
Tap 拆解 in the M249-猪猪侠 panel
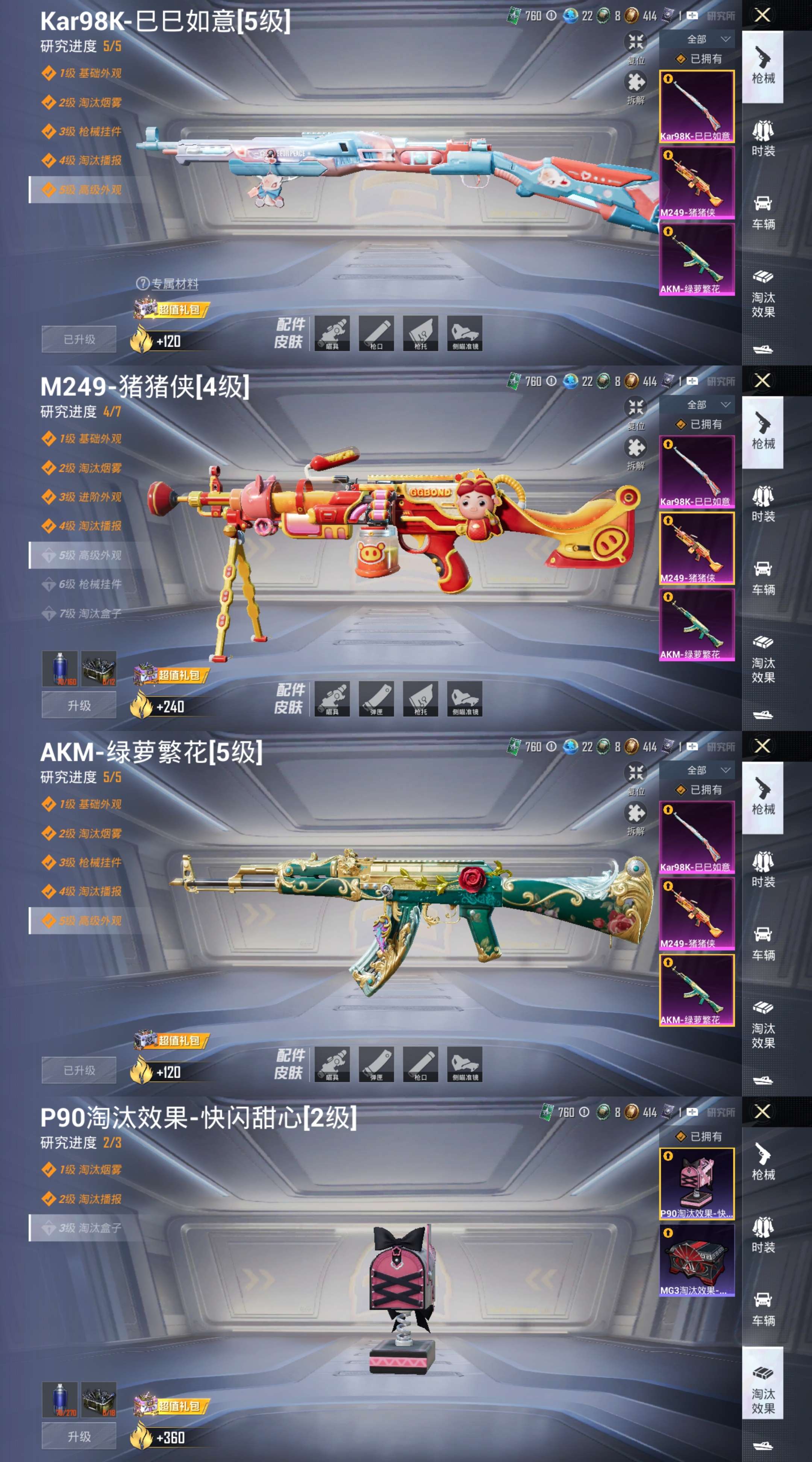click(636, 452)
